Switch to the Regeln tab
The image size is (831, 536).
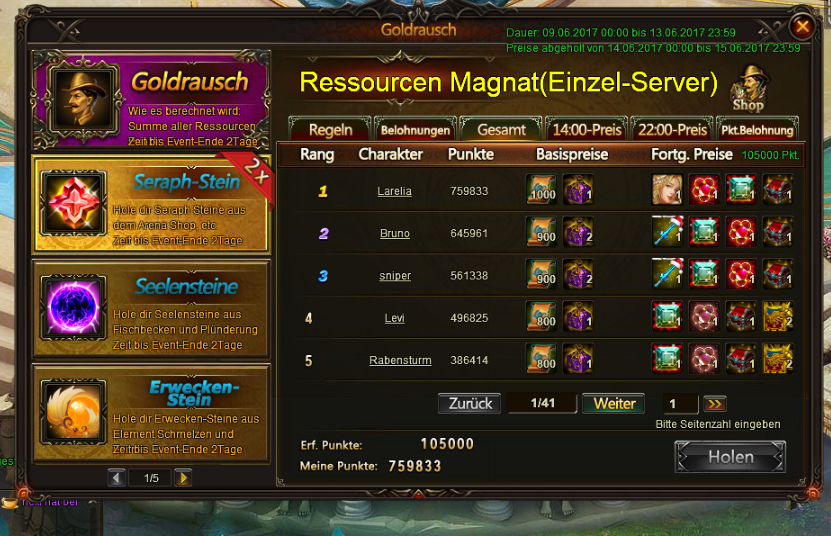coord(330,130)
